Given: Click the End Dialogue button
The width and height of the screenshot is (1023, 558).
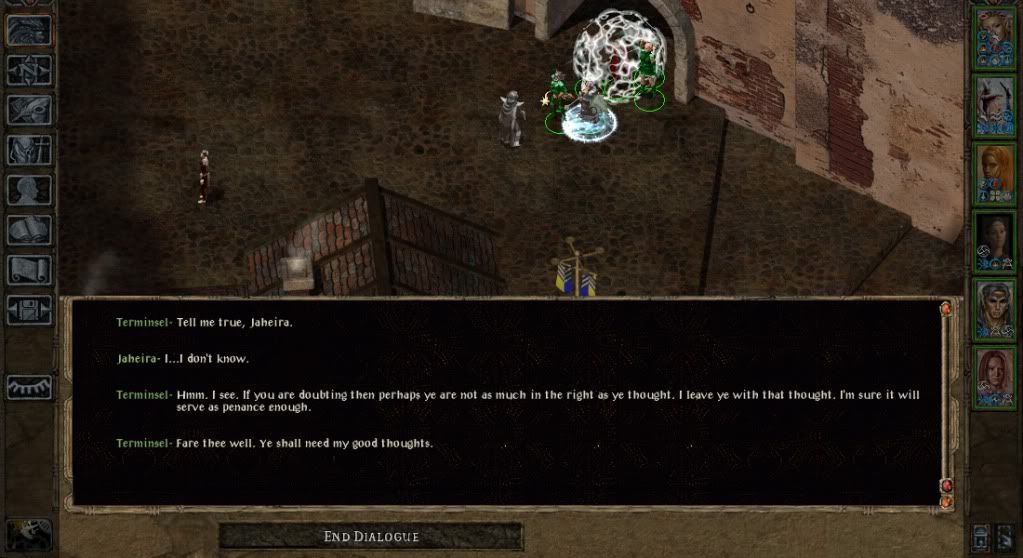Looking at the screenshot, I should 370,537.
